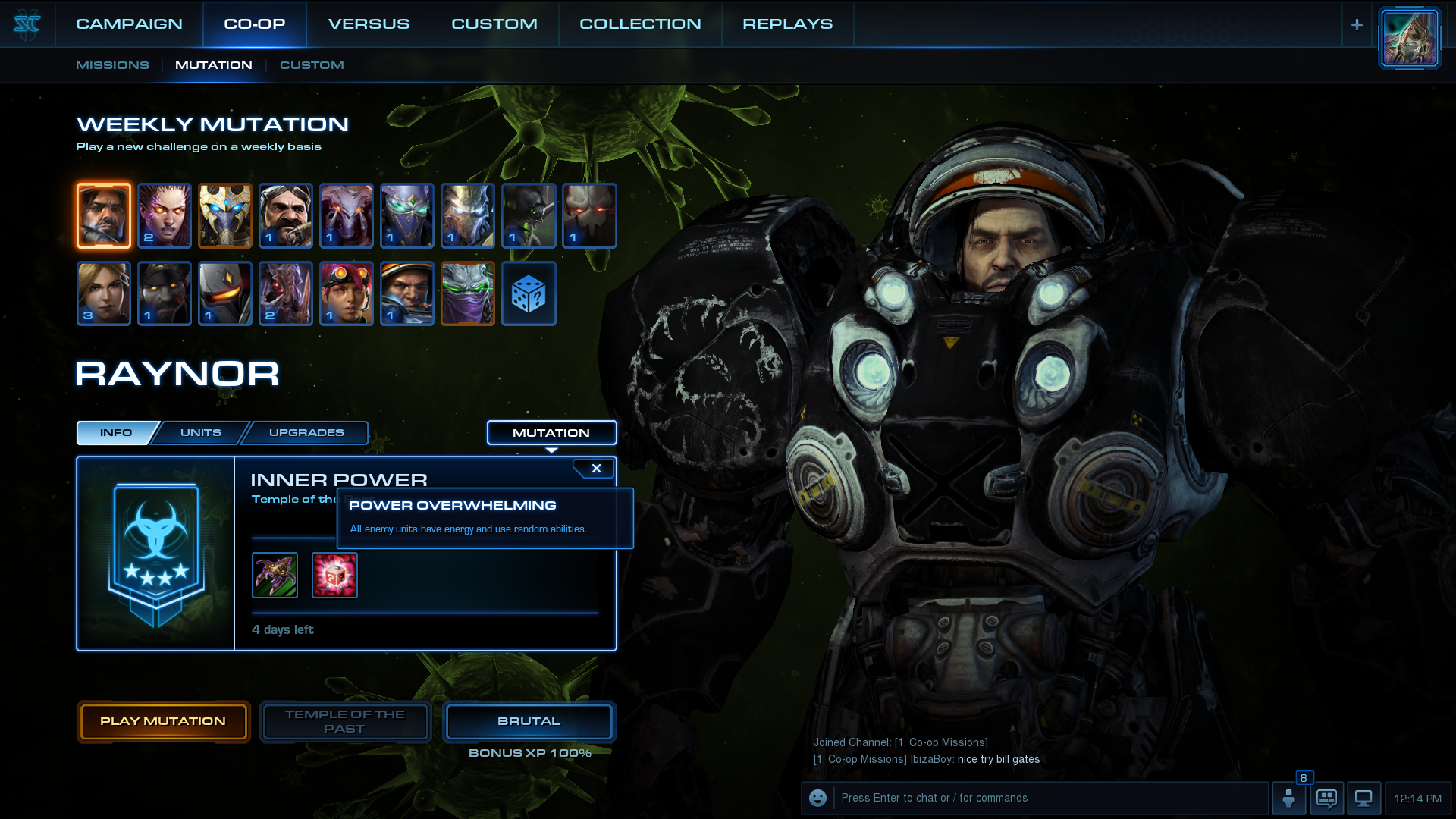Change the Brutal difficulty setting
Image resolution: width=1456 pixels, height=819 pixels.
529,721
